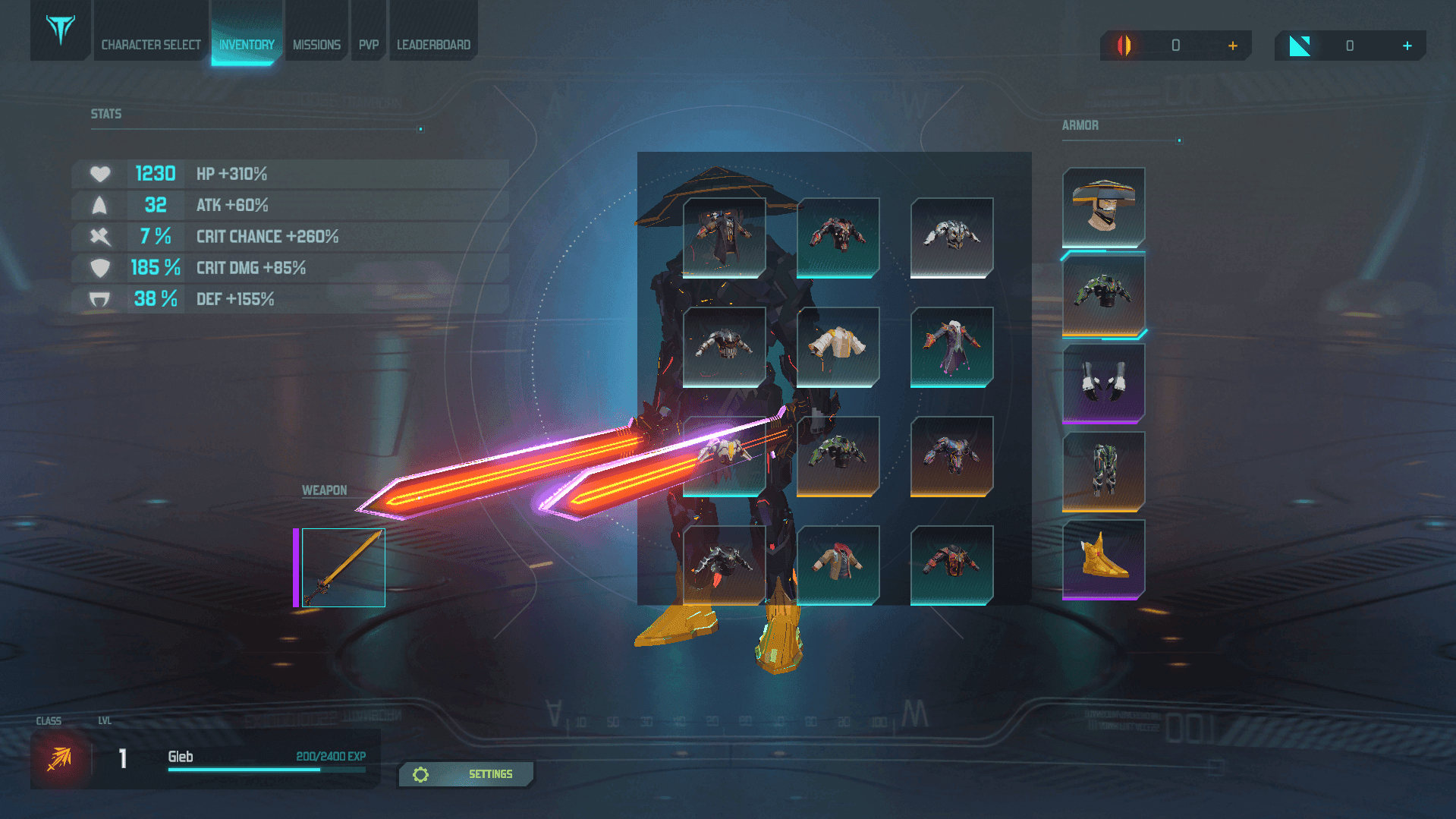Open the Leaderboard tab
Viewport: 1456px width, 819px height.
(x=433, y=44)
